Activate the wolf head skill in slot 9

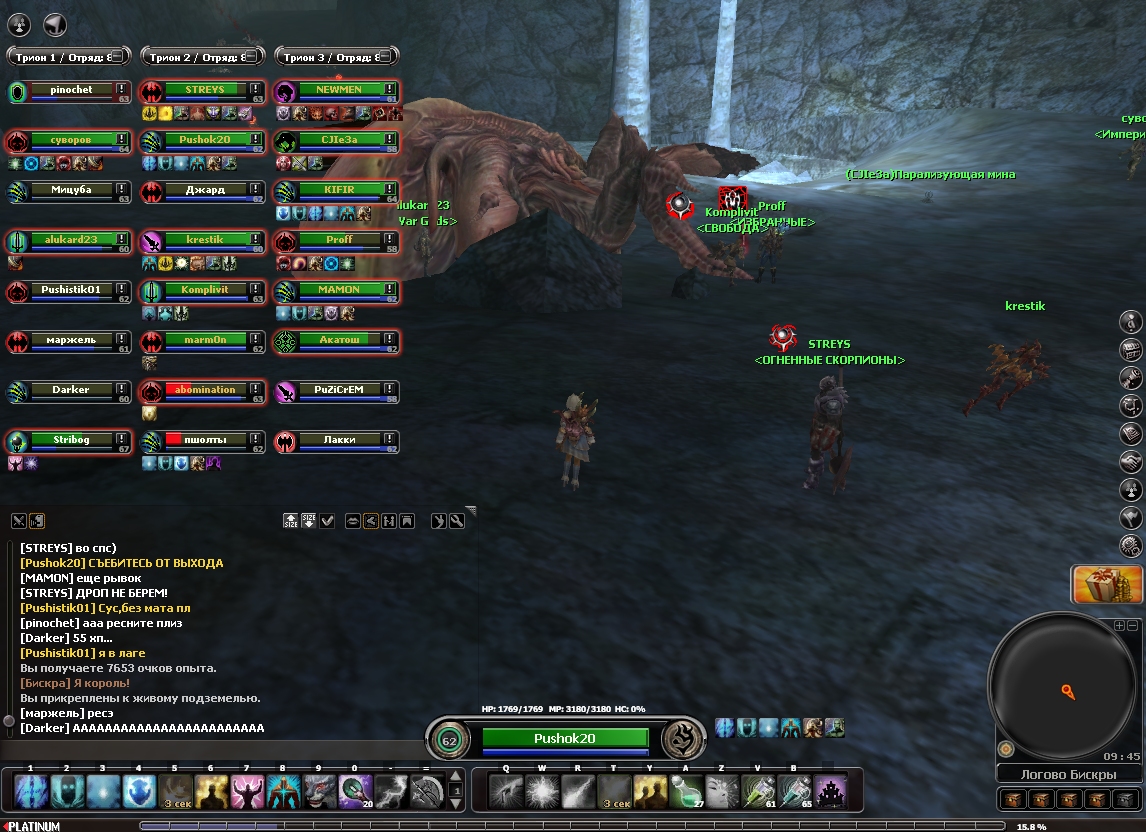319,792
